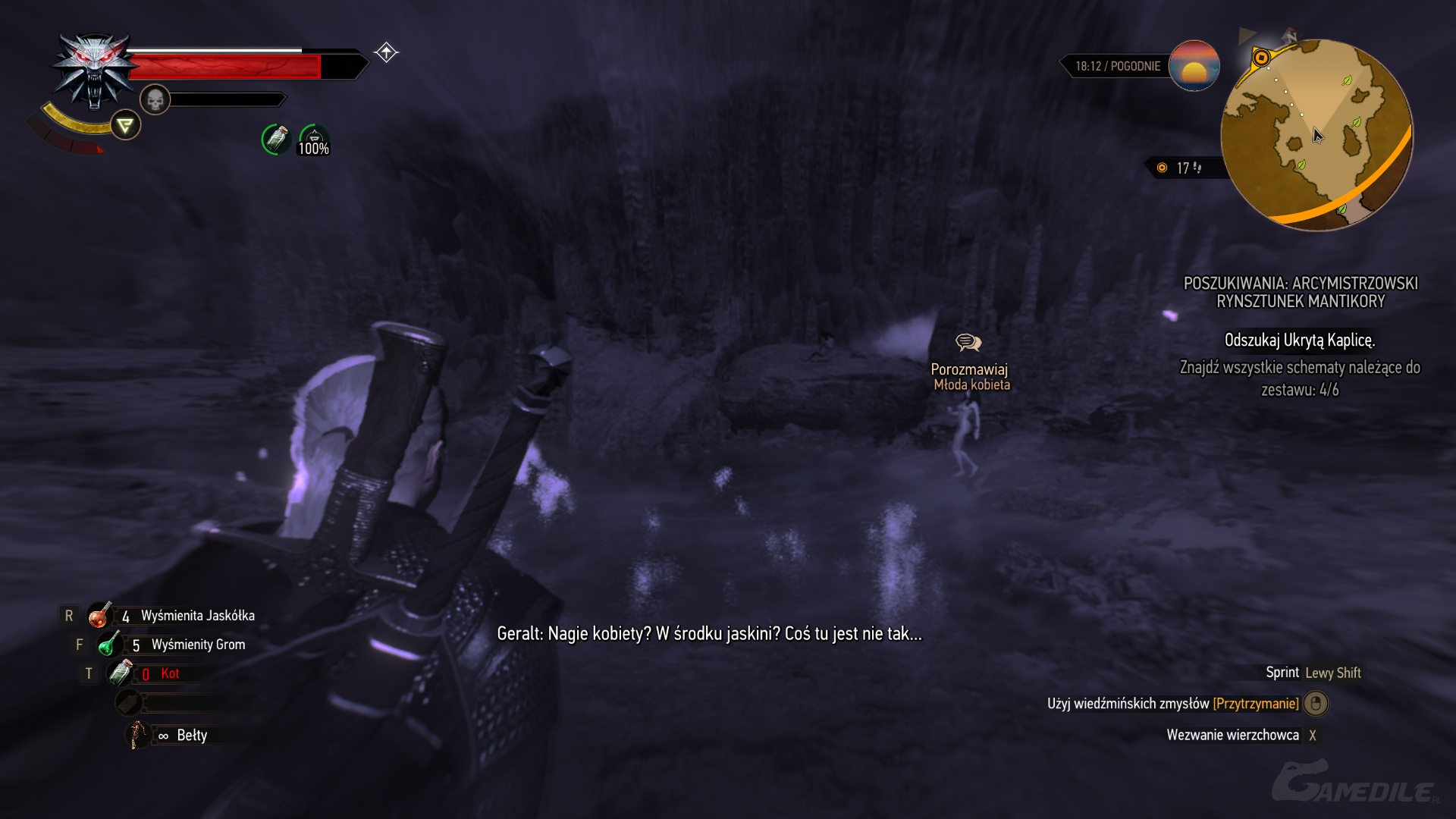This screenshot has width=1456, height=819.
Task: Click the active sign selector icon
Action: tap(126, 125)
